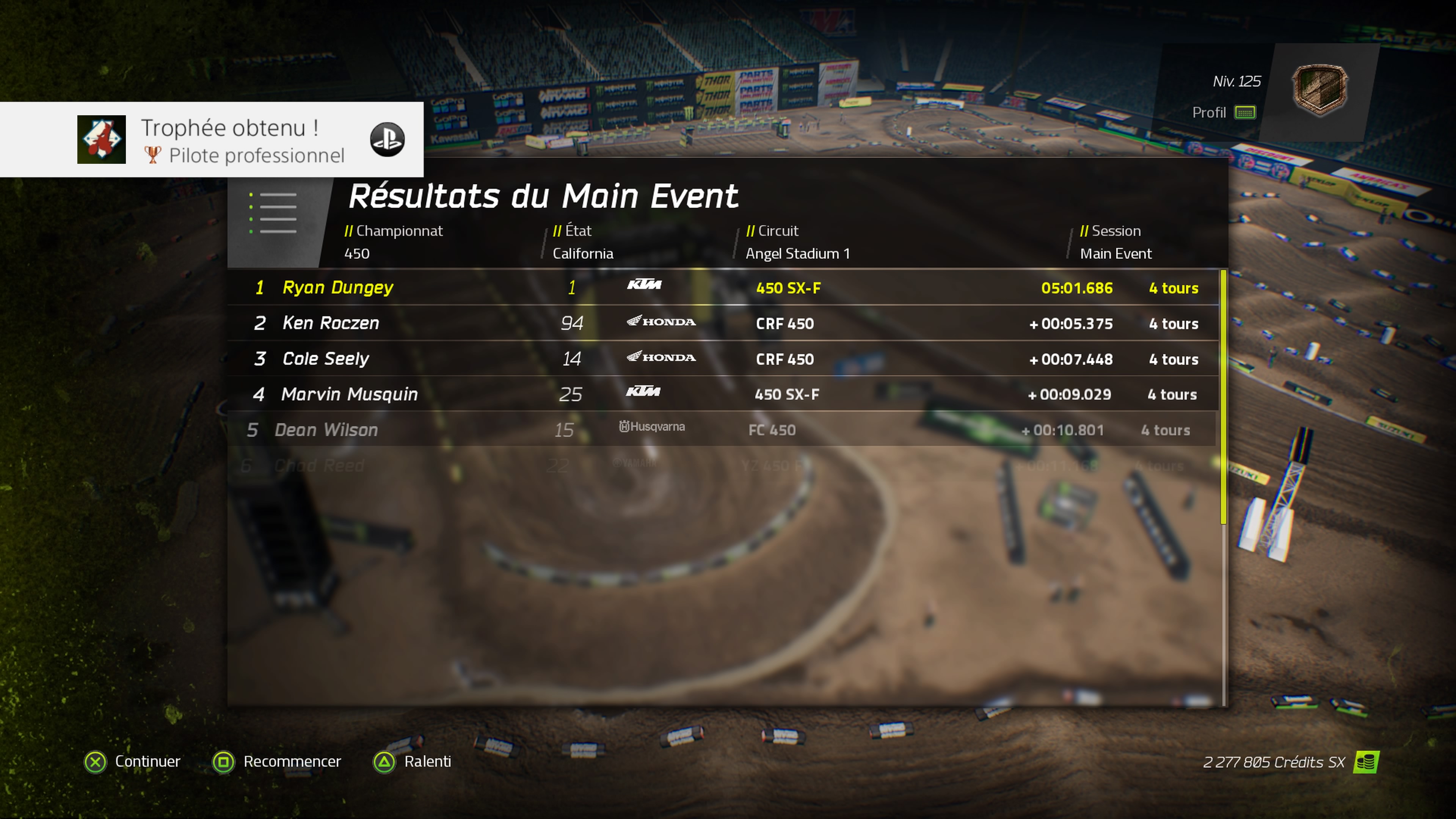The image size is (1456, 819).
Task: Restart the race with Recommencer
Action: pyautogui.click(x=277, y=761)
